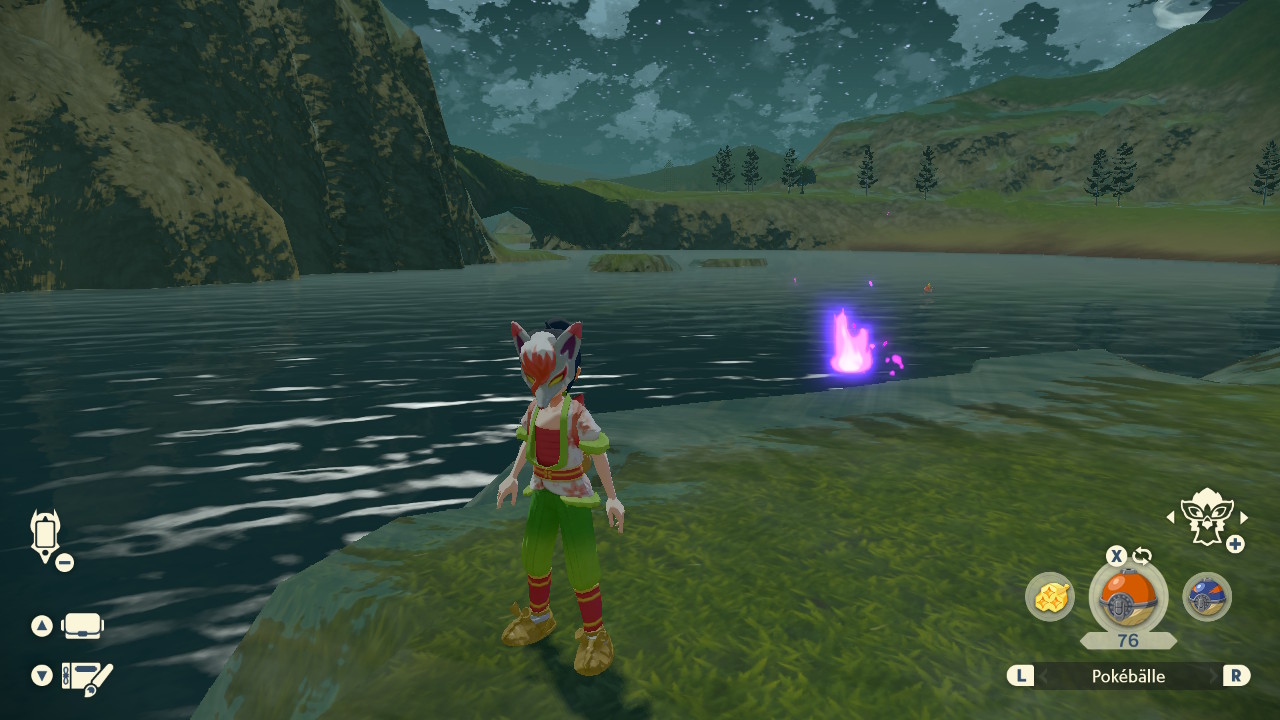
Task: Choose the orange Poké Ball in the center slot
Action: click(x=1128, y=596)
